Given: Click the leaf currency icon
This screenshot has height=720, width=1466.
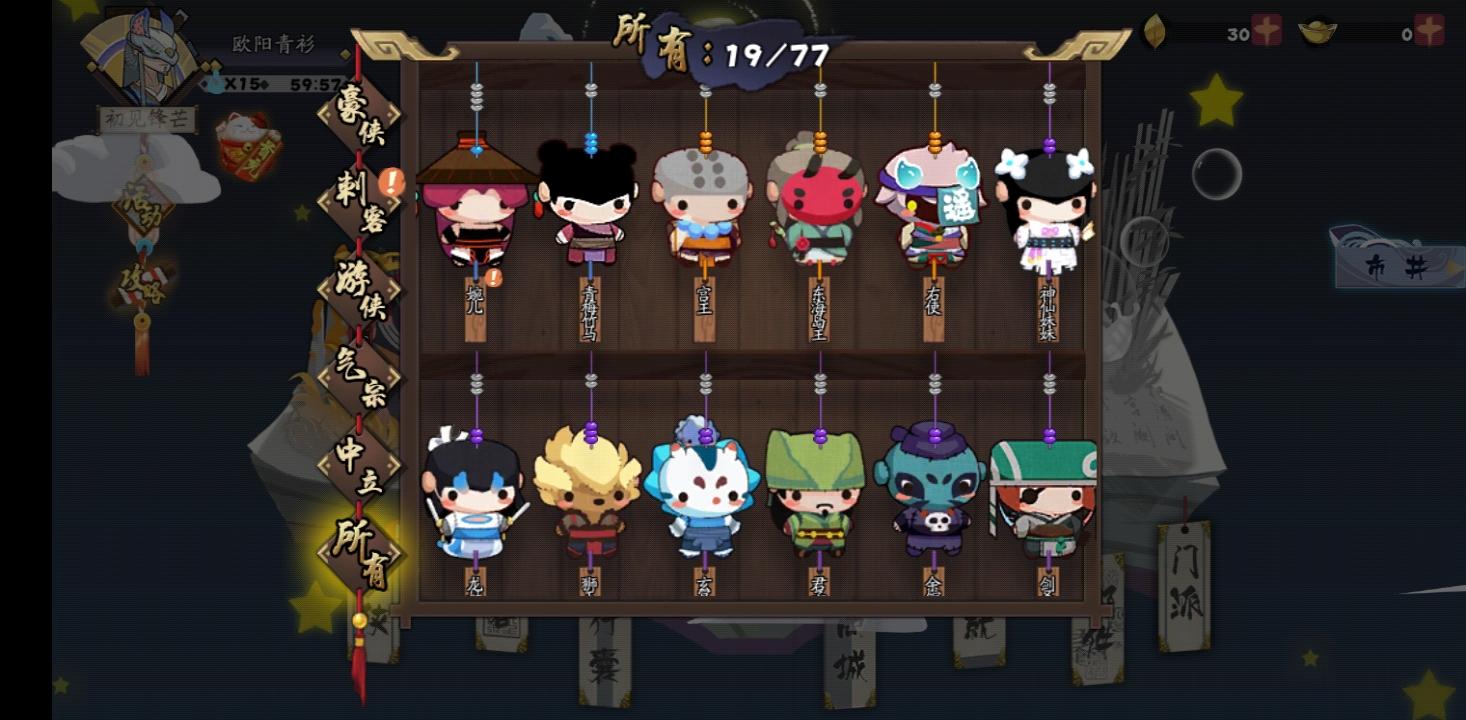Looking at the screenshot, I should point(1154,31).
